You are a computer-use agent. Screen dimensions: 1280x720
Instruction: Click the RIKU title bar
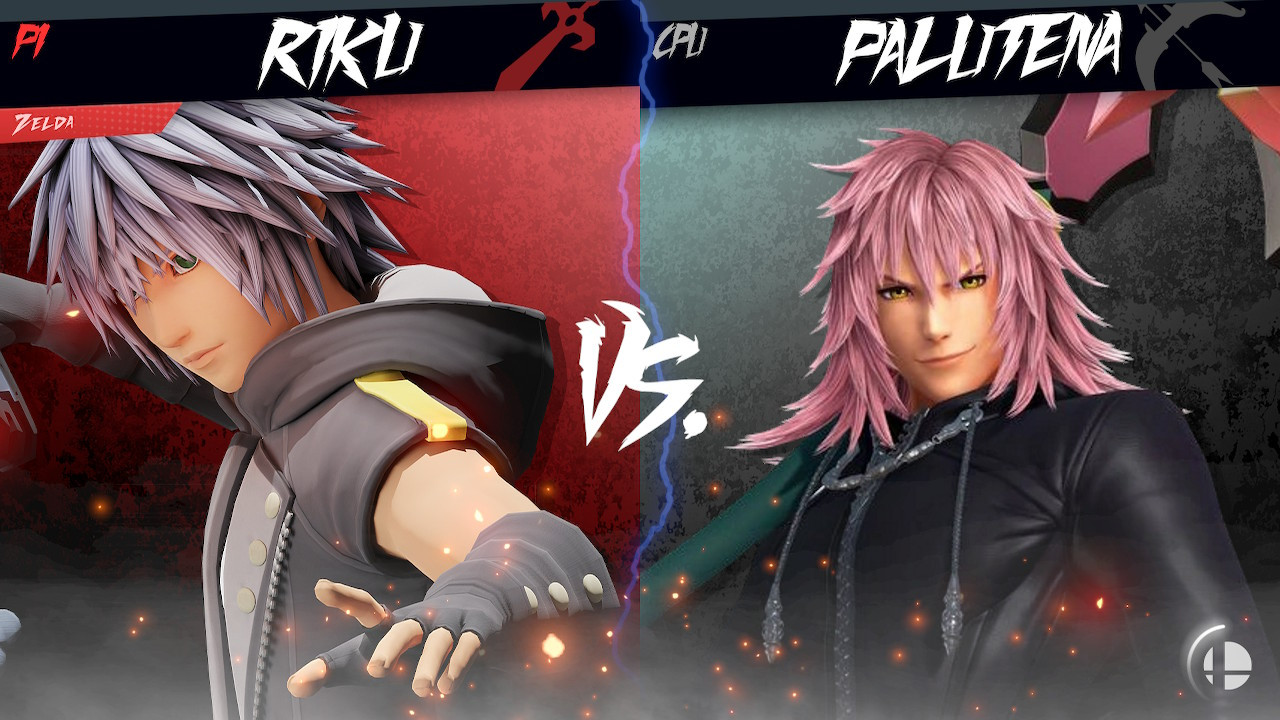click(320, 45)
